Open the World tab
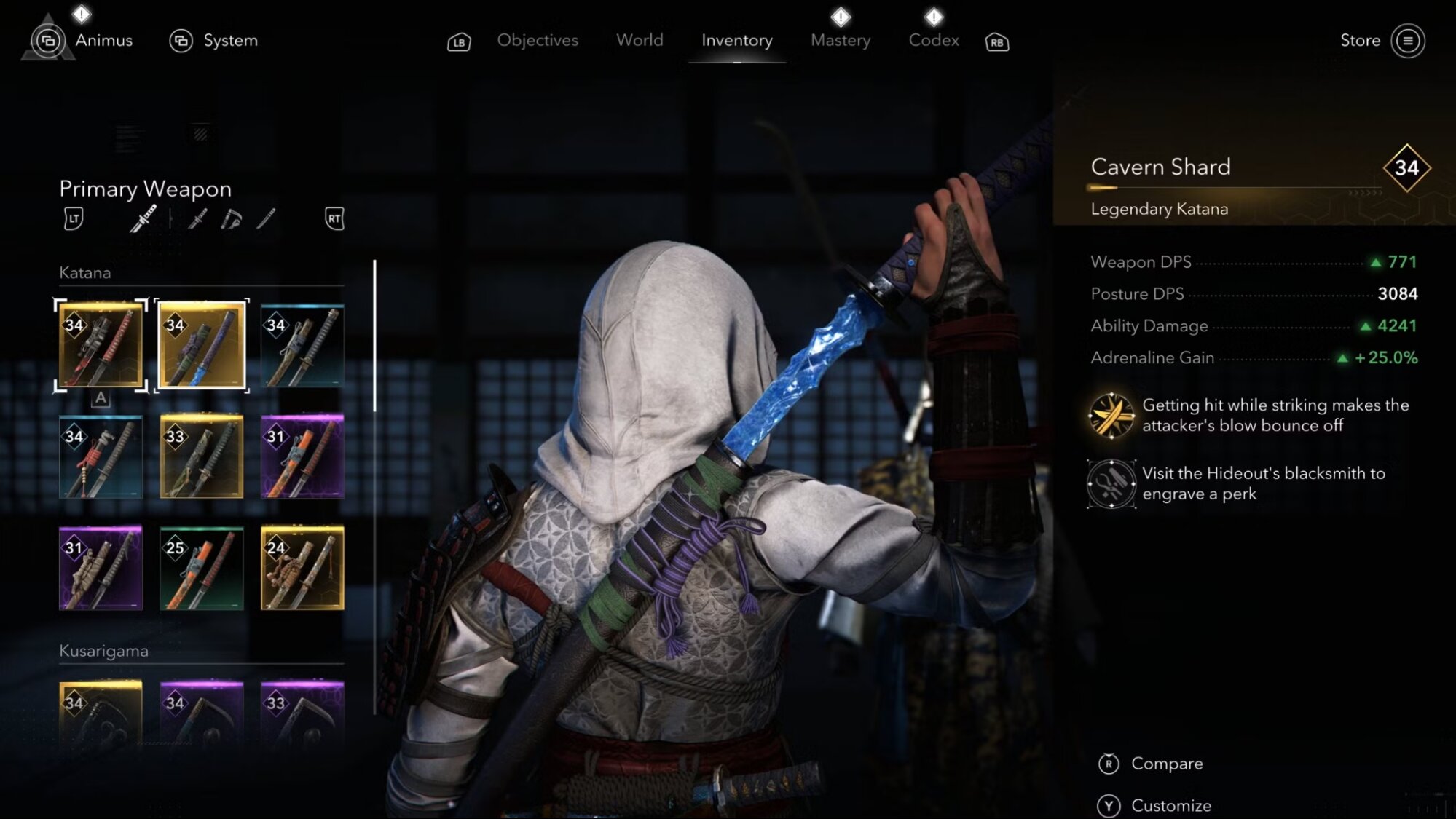 point(639,40)
